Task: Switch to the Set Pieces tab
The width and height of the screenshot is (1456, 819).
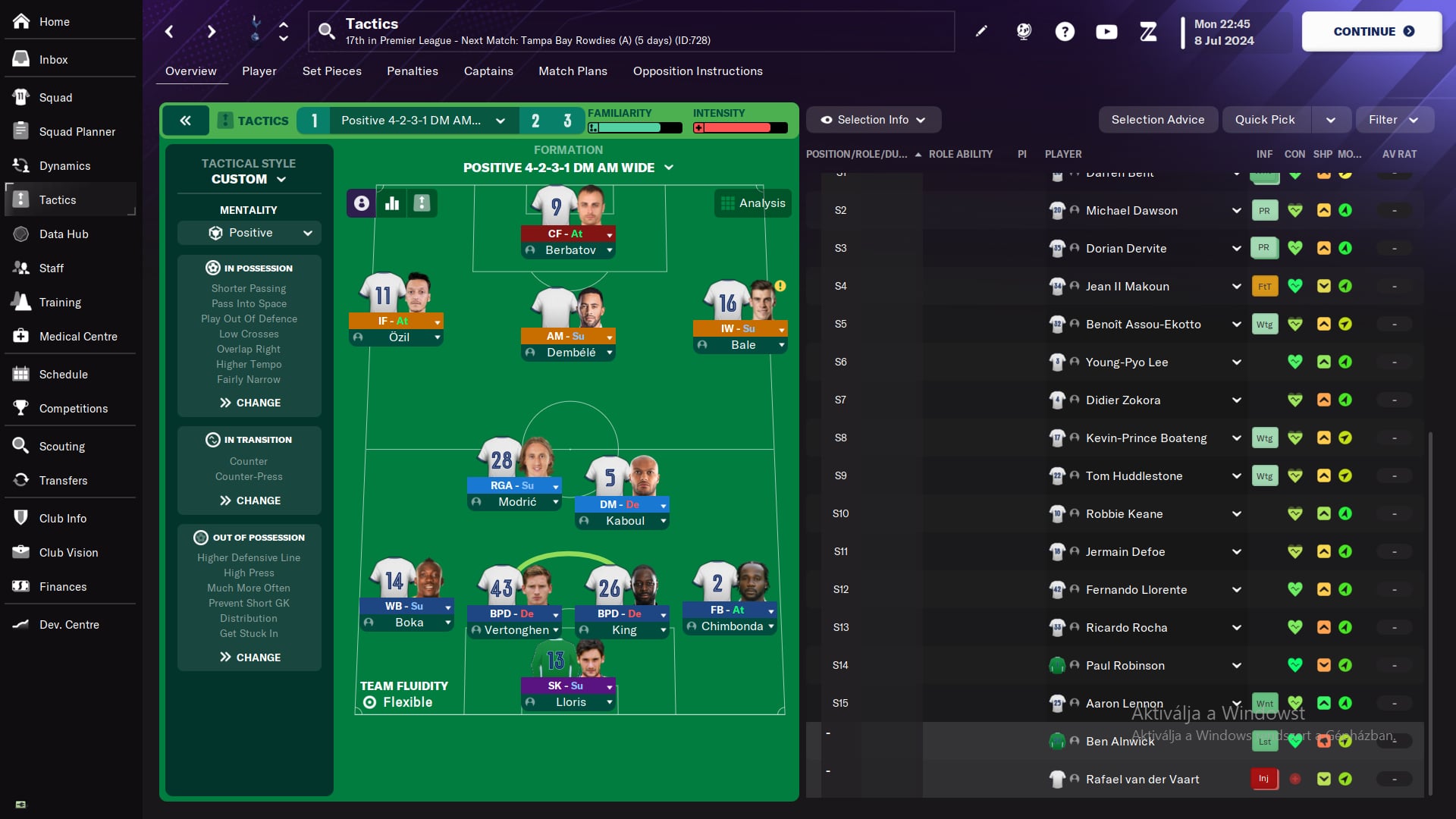Action: pos(331,71)
